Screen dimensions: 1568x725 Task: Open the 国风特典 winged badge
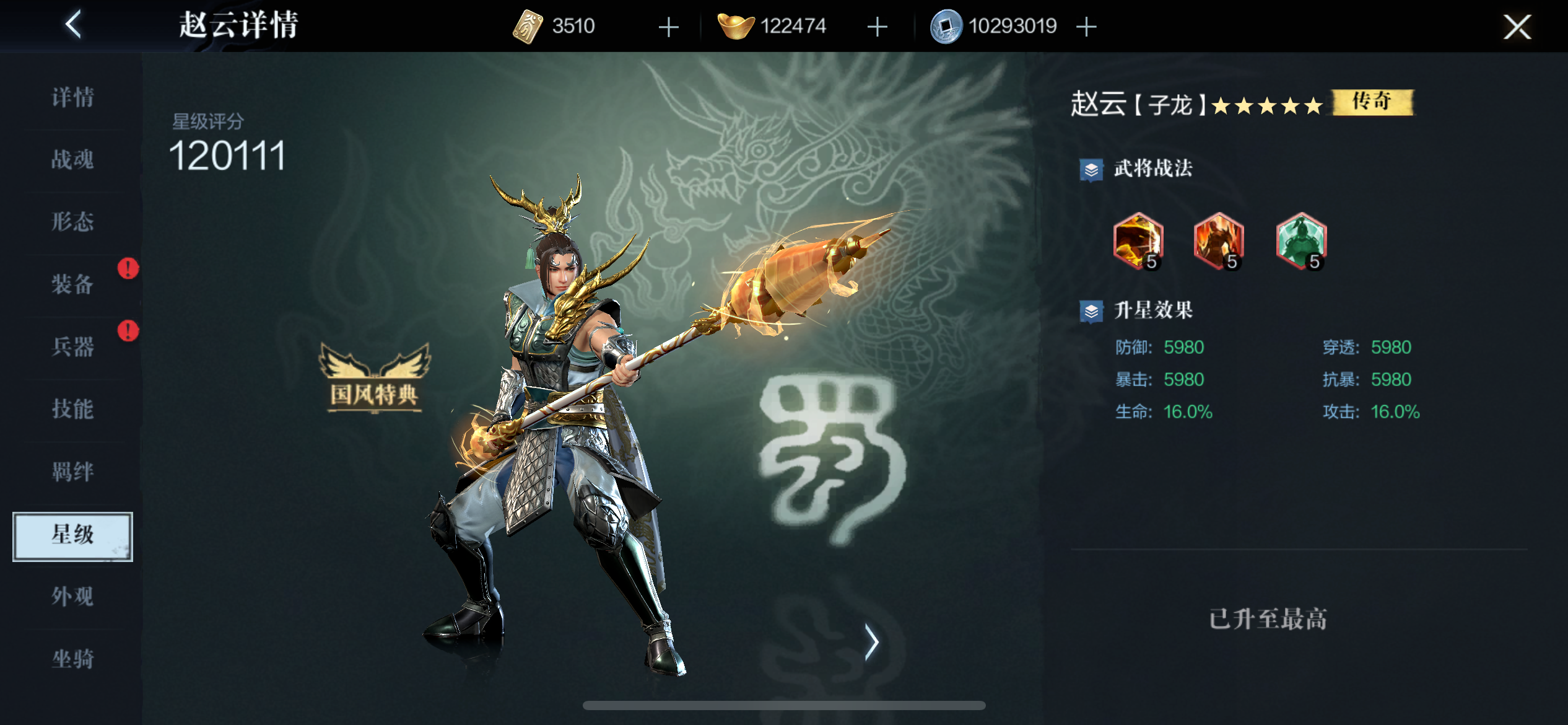374,379
